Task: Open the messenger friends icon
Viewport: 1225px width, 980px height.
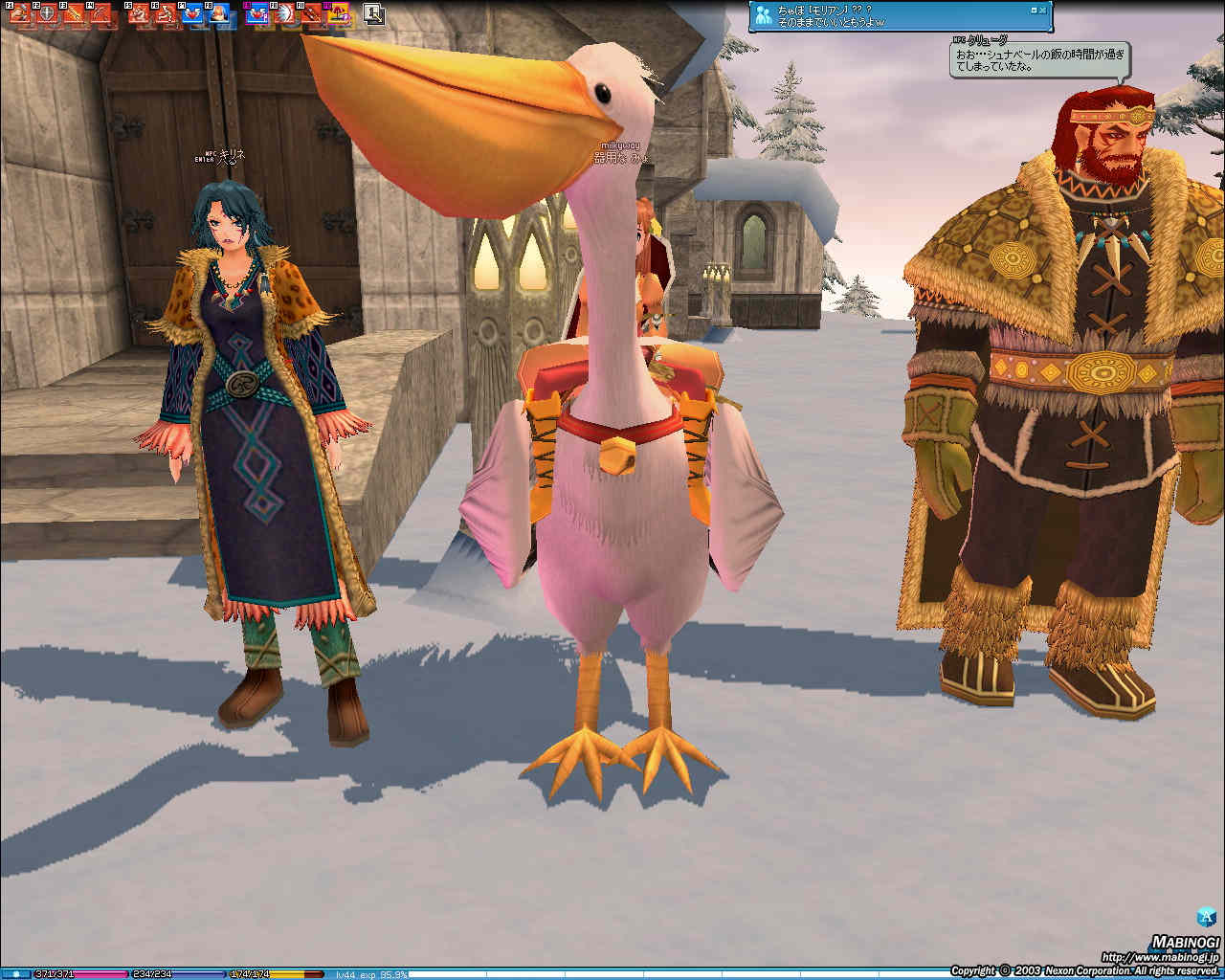Action: pyautogui.click(x=764, y=14)
